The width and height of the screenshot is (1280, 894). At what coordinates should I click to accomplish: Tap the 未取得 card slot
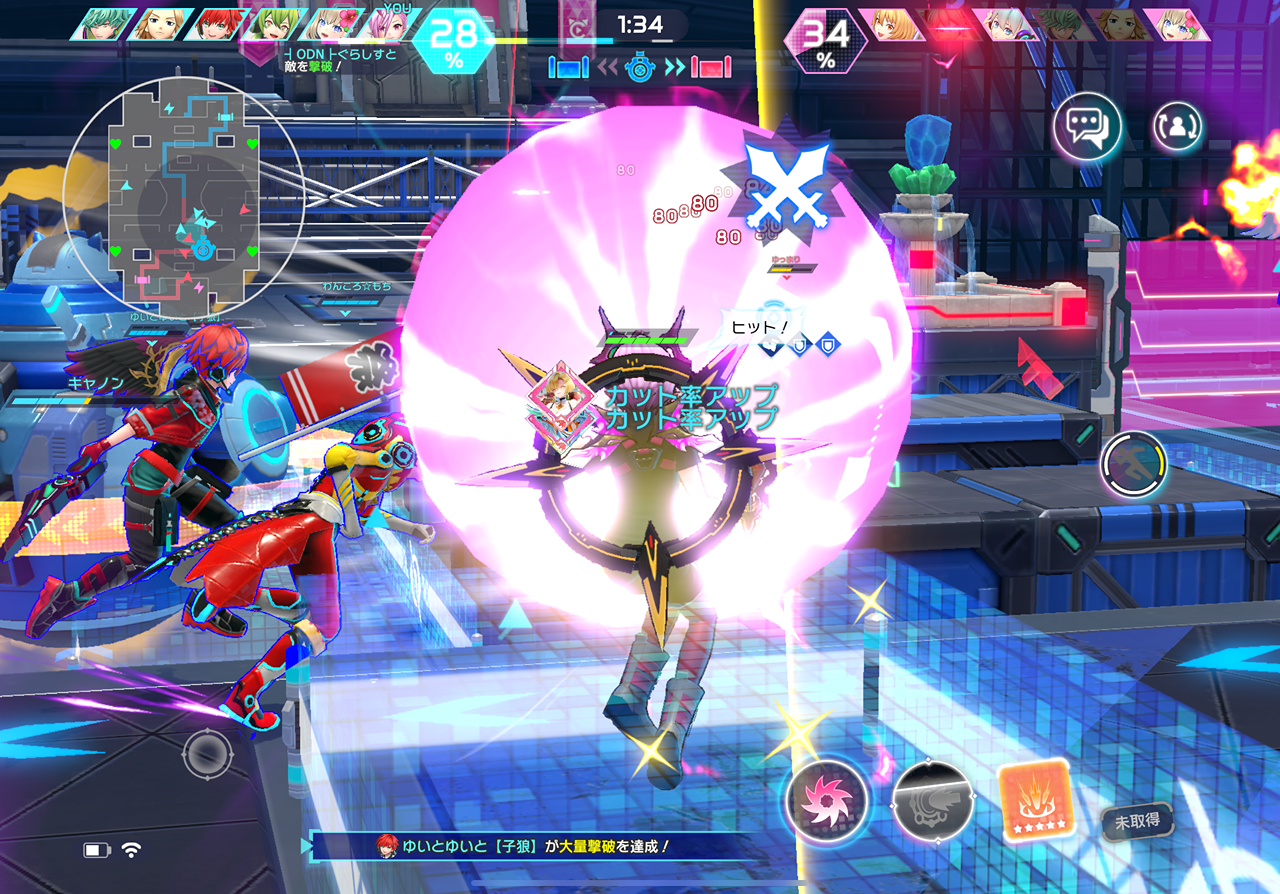tap(1137, 822)
